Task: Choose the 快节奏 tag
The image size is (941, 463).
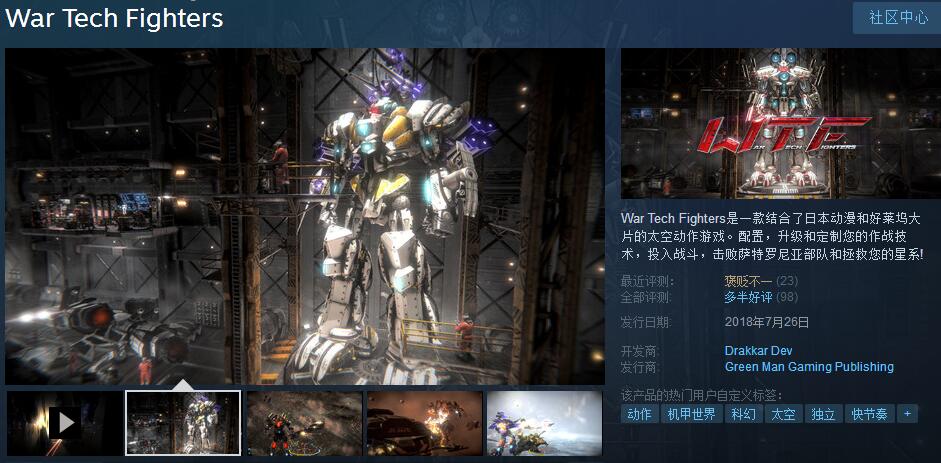Action: pyautogui.click(x=869, y=414)
